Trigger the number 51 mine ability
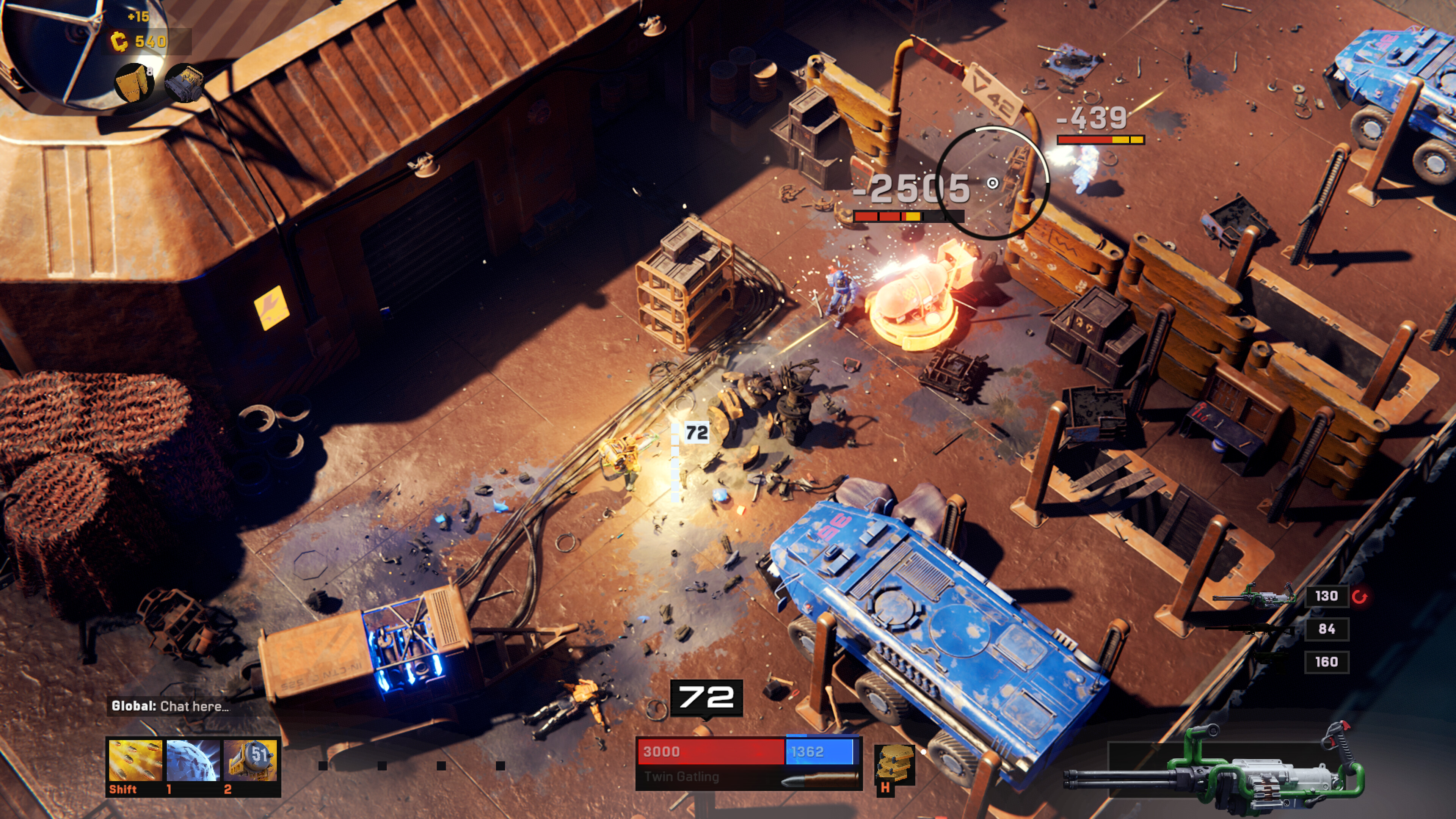The image size is (1456, 819). pyautogui.click(x=250, y=761)
